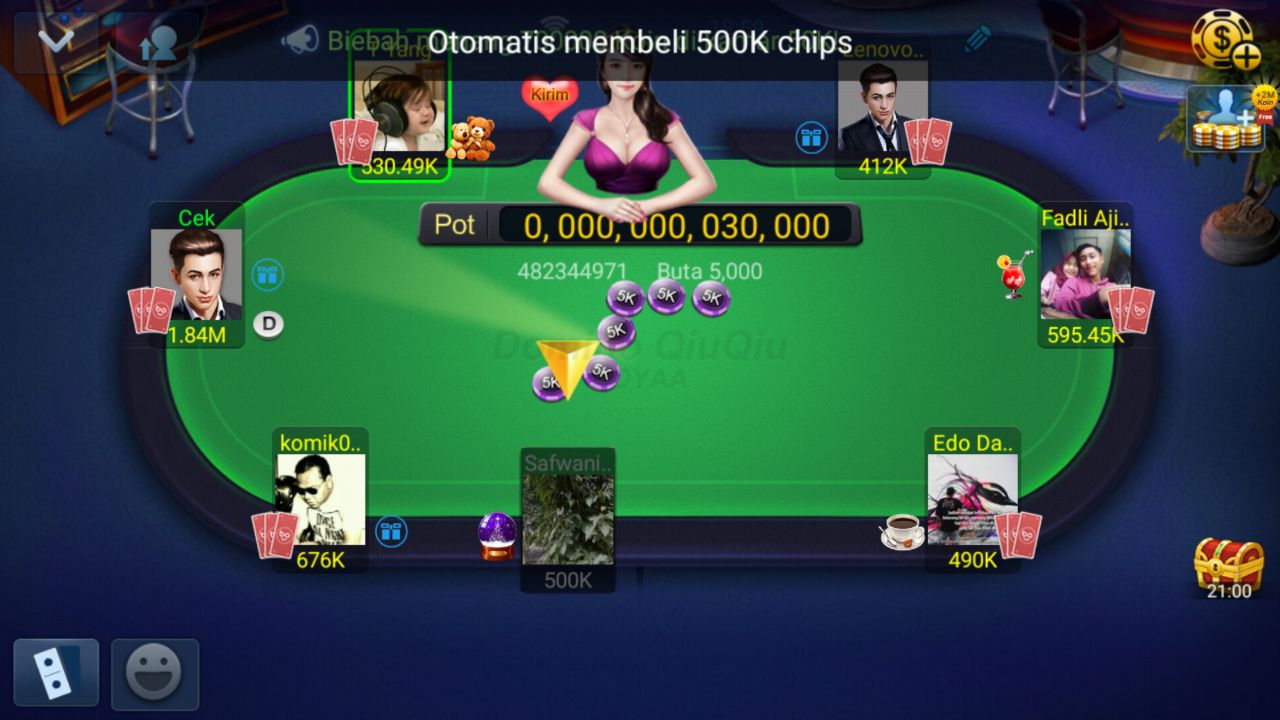Screen dimensions: 1280x720
Task: Open the friends invite icon
Action: click(158, 41)
